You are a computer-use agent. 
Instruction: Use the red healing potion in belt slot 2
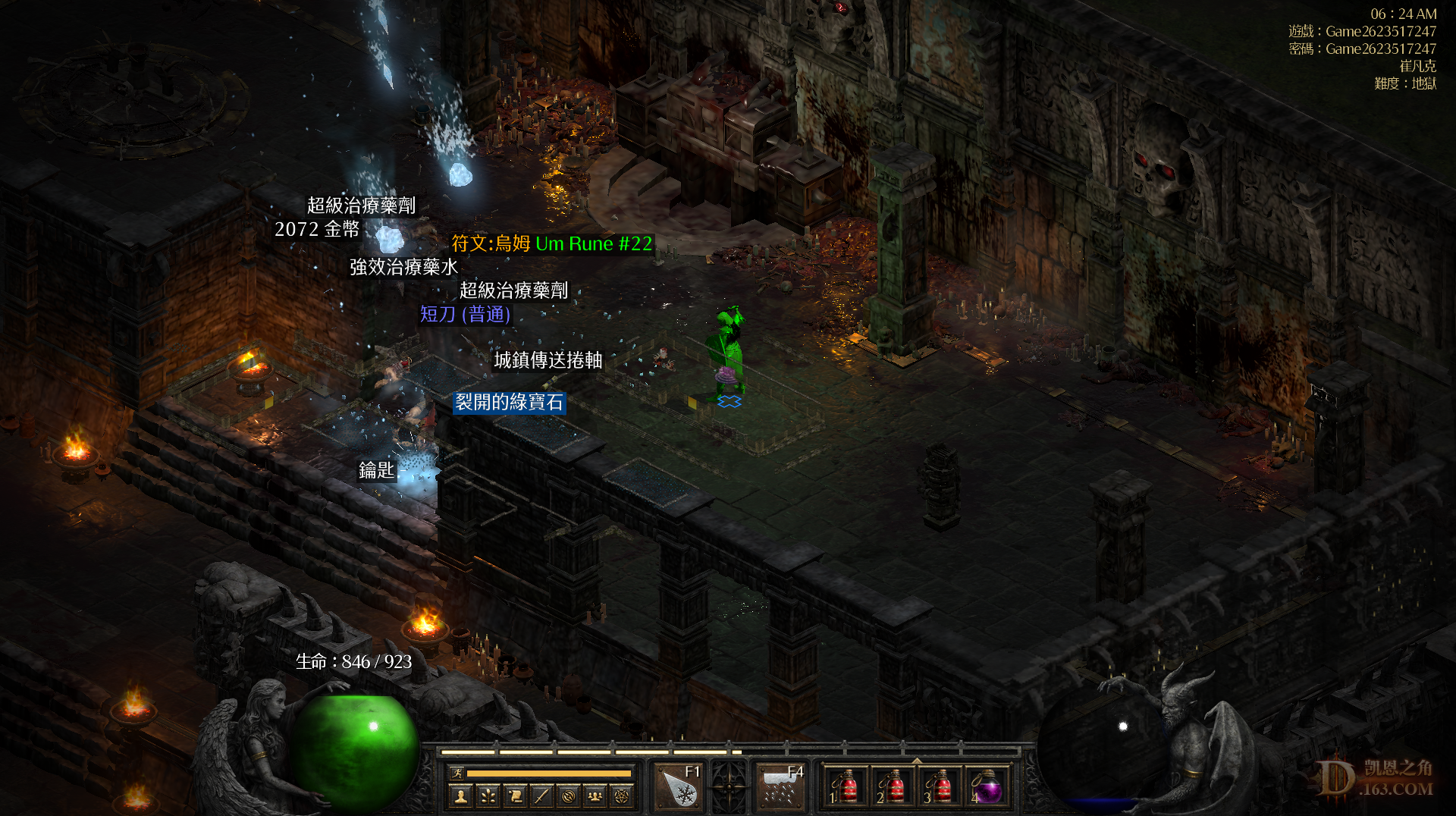pyautogui.click(x=893, y=787)
